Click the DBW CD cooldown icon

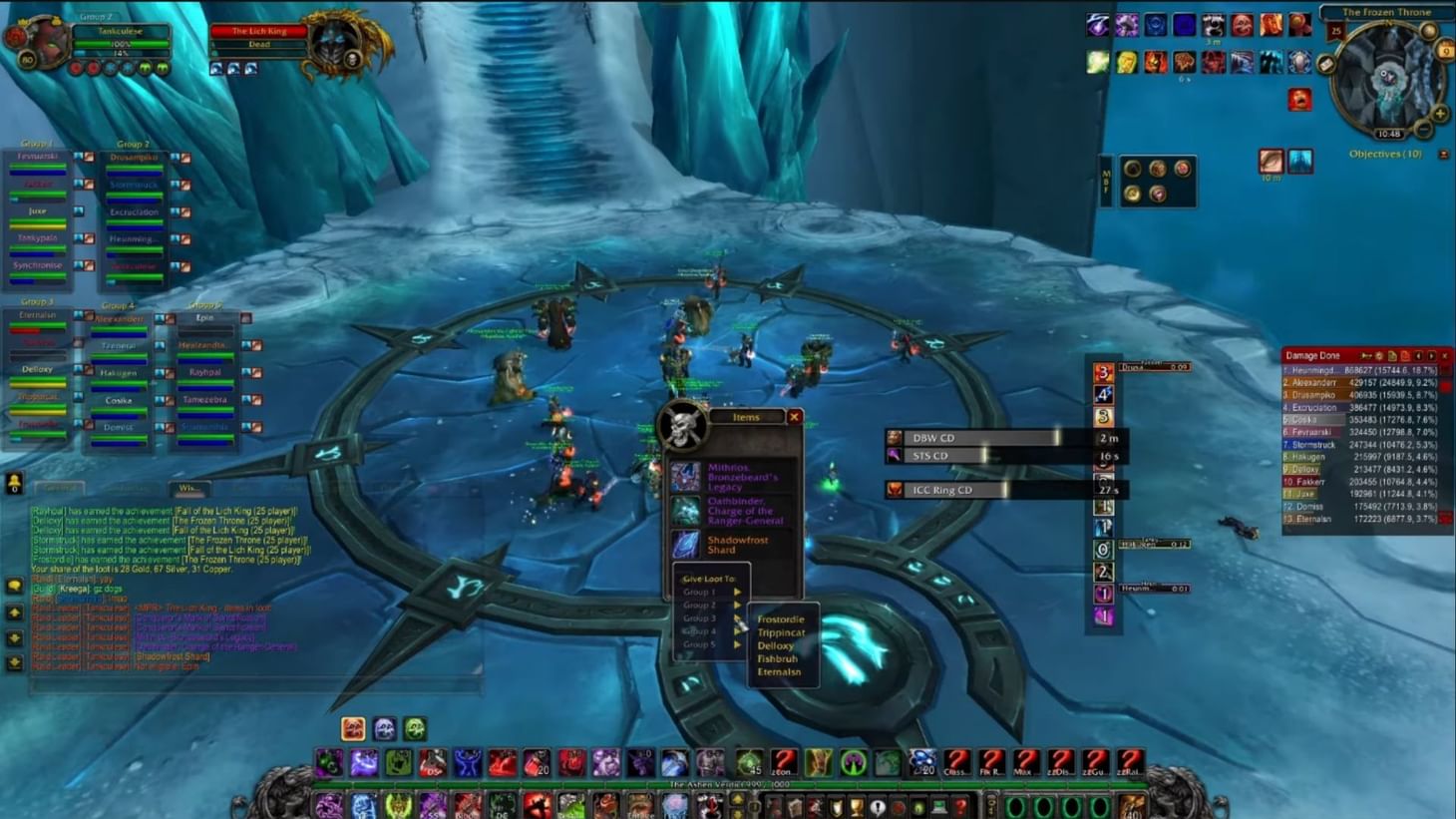pyautogui.click(x=896, y=436)
